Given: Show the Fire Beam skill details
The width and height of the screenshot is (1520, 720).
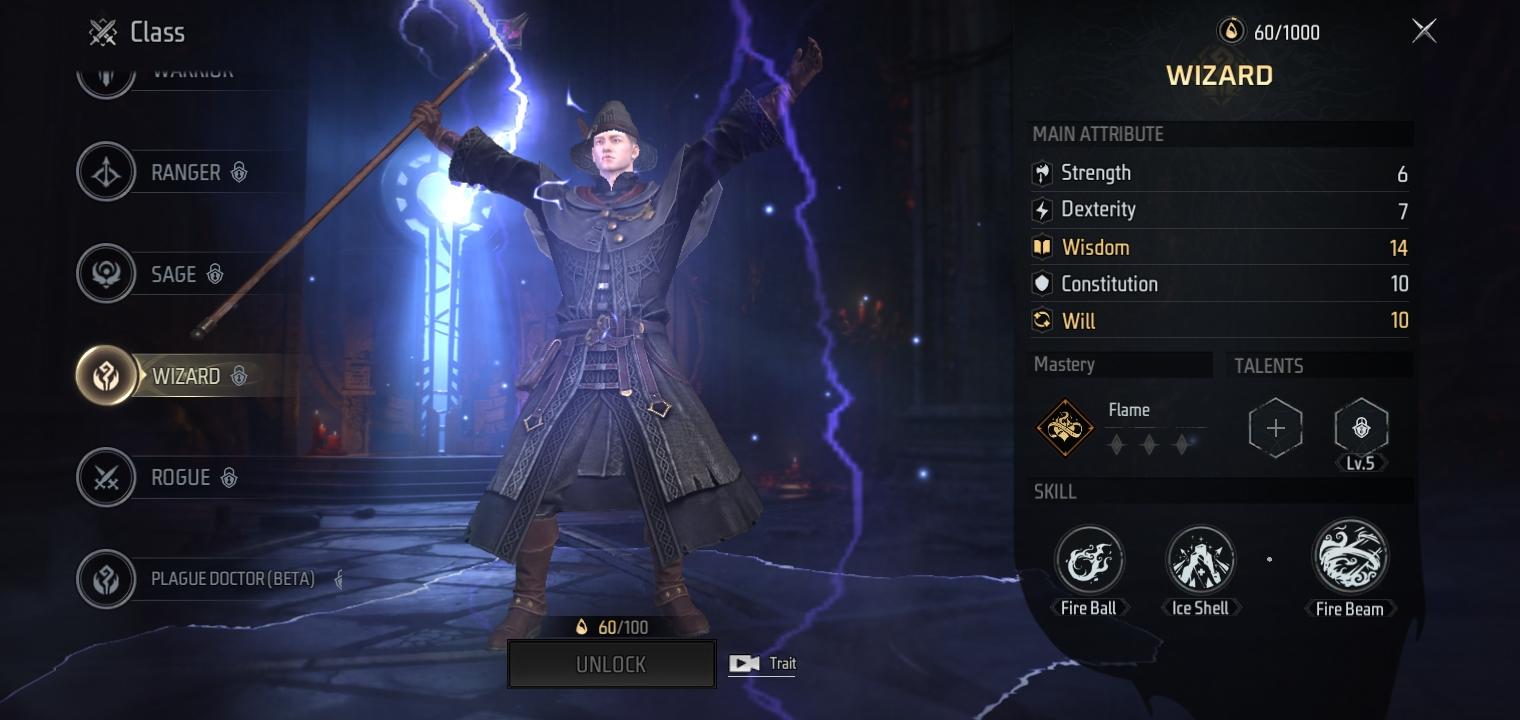Looking at the screenshot, I should click(1349, 557).
